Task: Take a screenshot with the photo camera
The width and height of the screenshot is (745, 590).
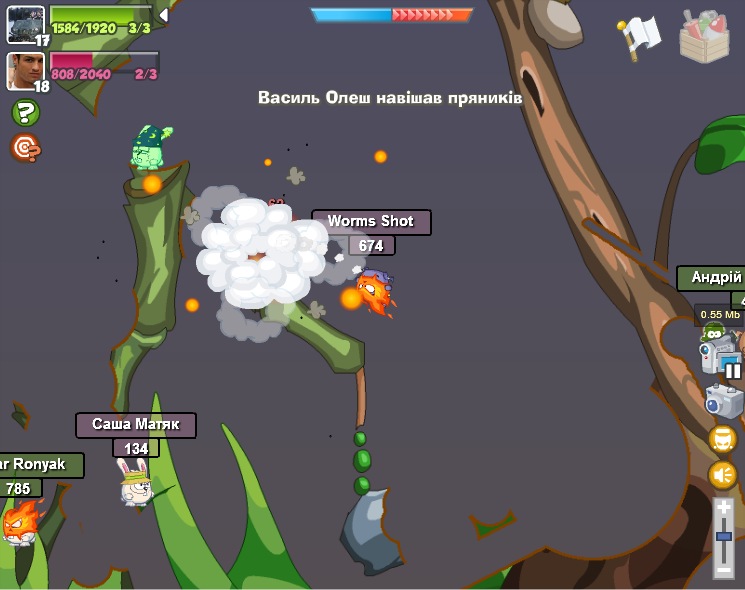Action: coord(723,401)
